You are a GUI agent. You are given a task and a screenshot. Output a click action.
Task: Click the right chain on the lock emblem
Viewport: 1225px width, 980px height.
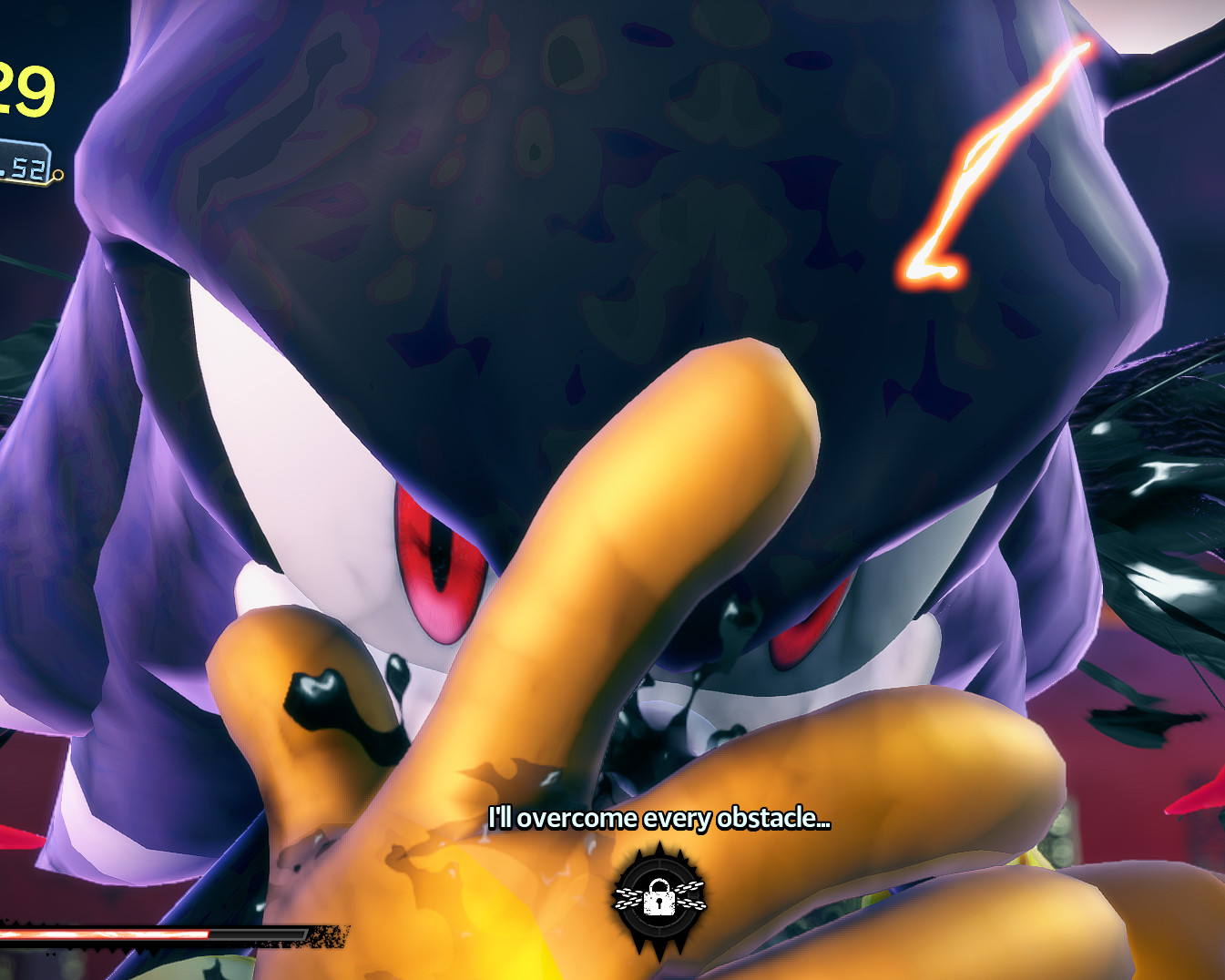(692, 894)
